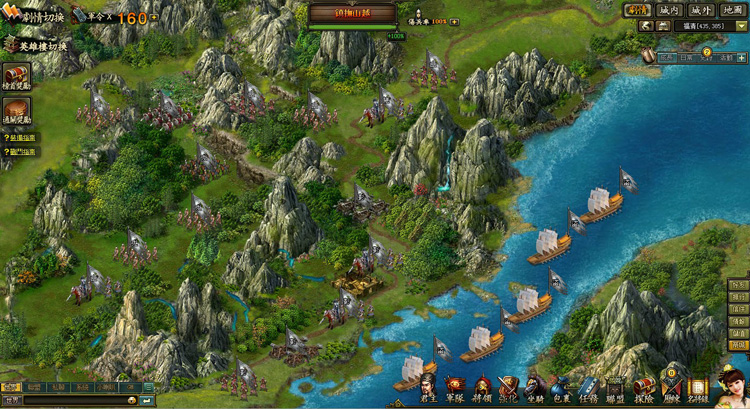Open the 軍隊 army menu
Image resolution: width=750 pixels, height=409 pixels.
(456, 389)
